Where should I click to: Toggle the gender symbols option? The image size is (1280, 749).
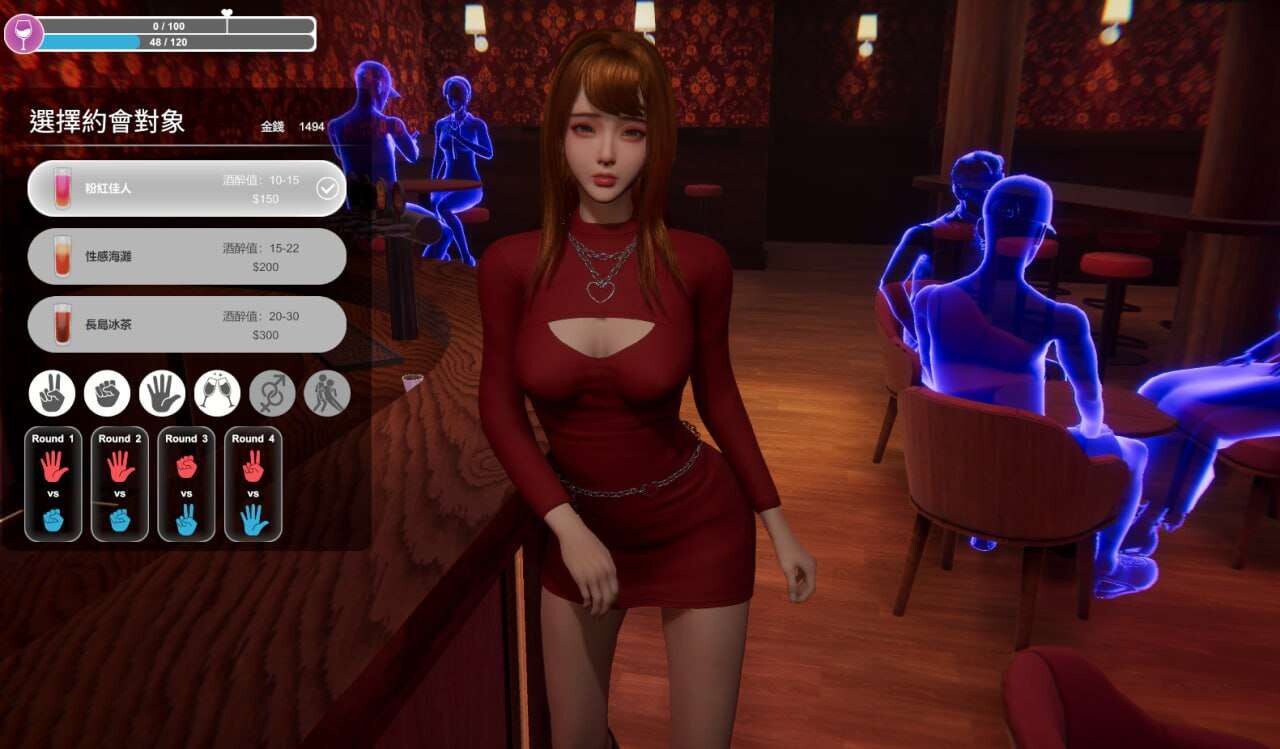point(271,393)
